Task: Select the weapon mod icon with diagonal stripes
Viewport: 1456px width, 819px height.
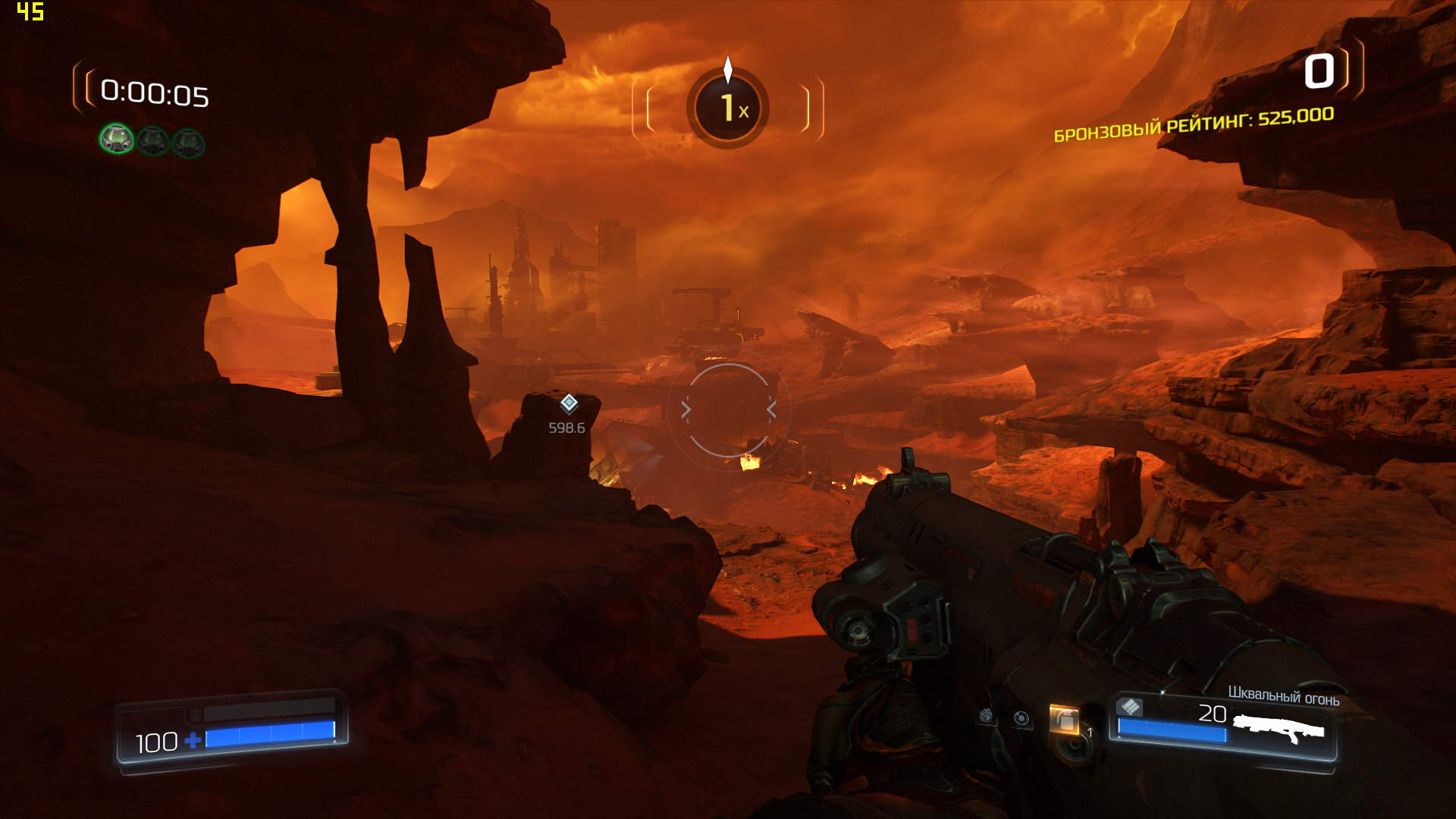Action: (x=1130, y=707)
